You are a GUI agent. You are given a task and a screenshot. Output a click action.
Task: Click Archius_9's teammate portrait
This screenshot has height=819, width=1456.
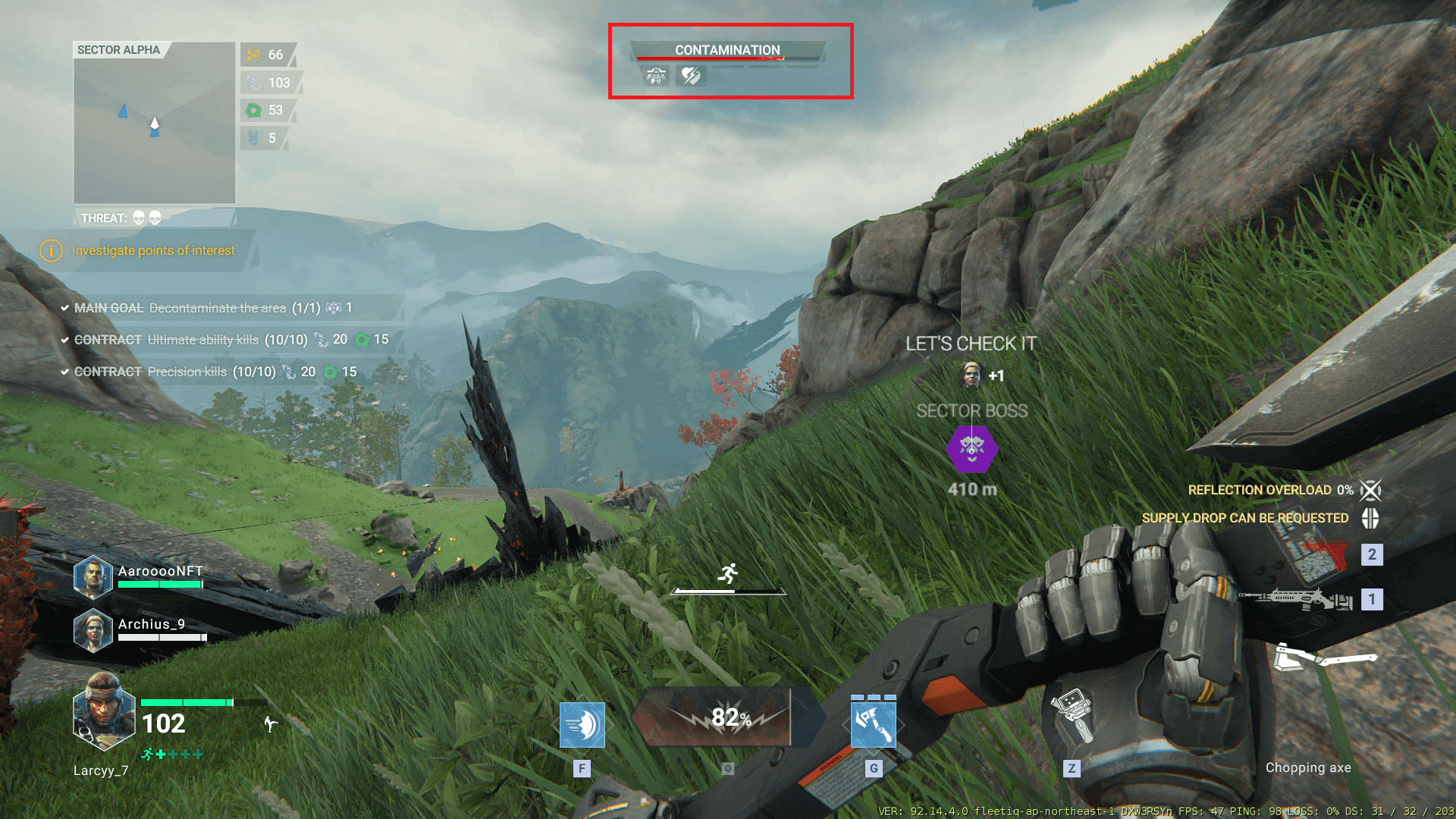tap(93, 630)
